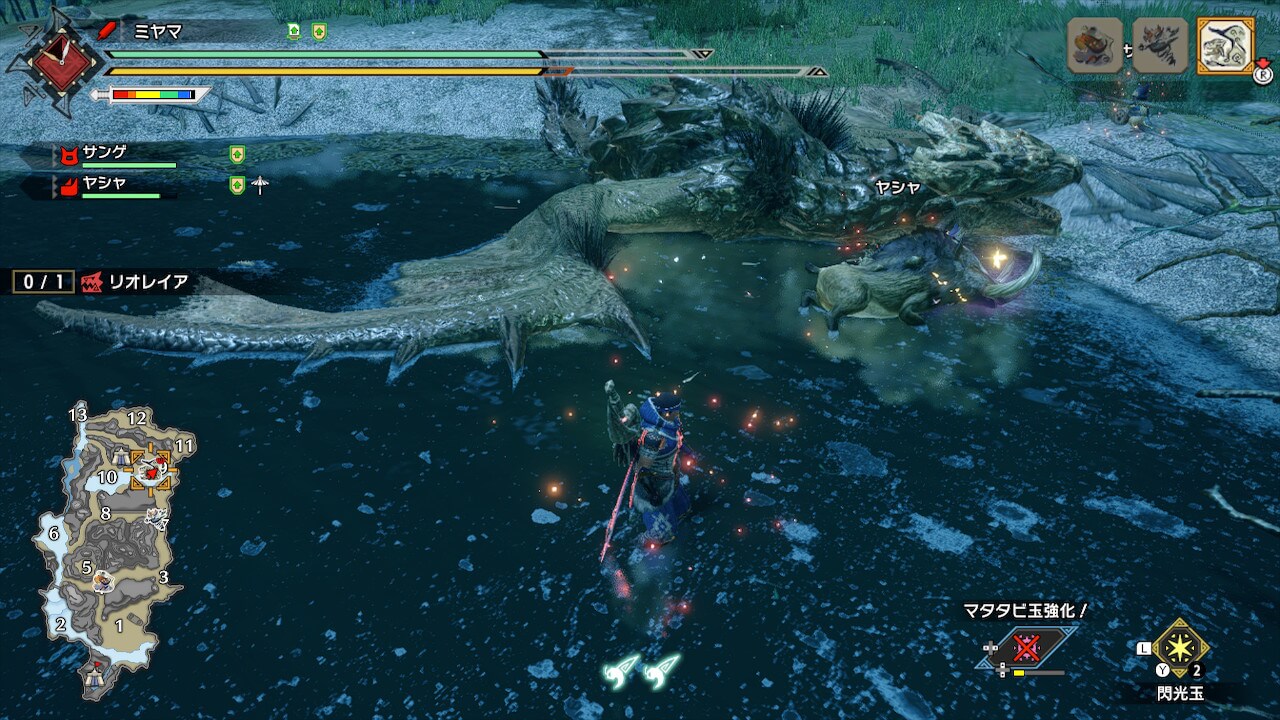Activate the マタタビ玉強化 Palico action
1280x720 pixels.
[x=1025, y=648]
